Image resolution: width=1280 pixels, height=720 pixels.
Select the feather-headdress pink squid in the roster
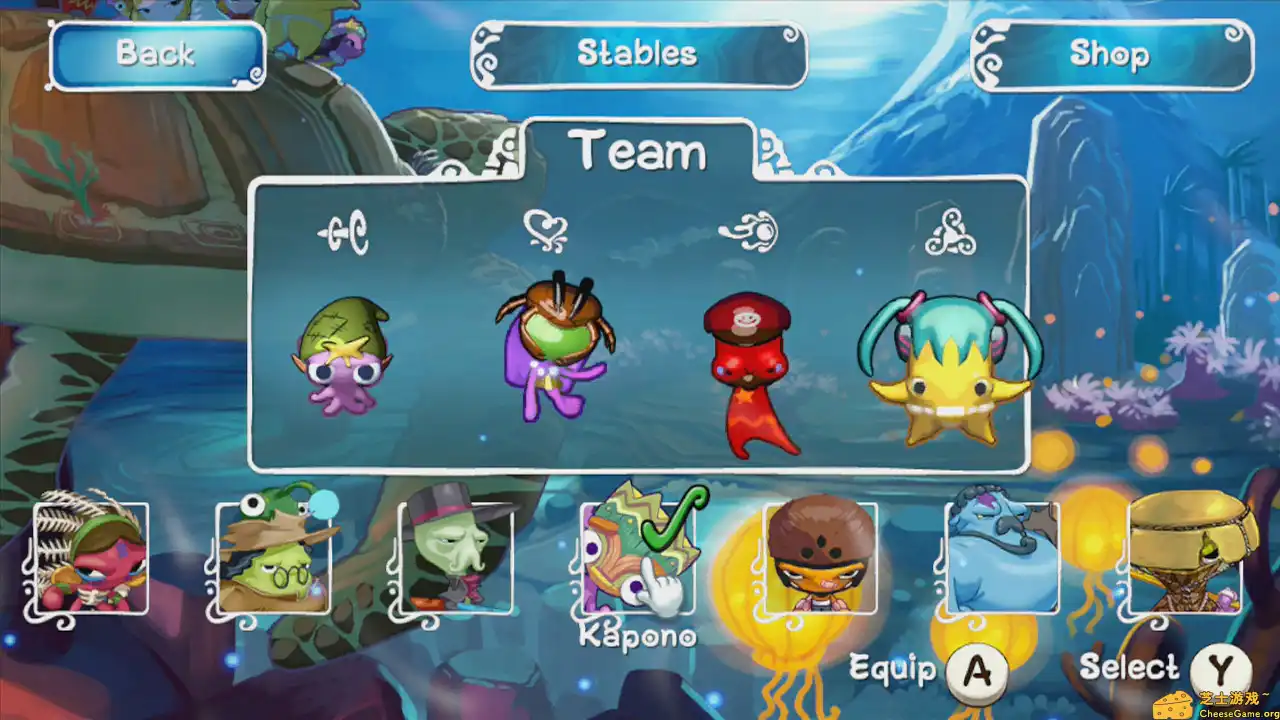tap(93, 560)
